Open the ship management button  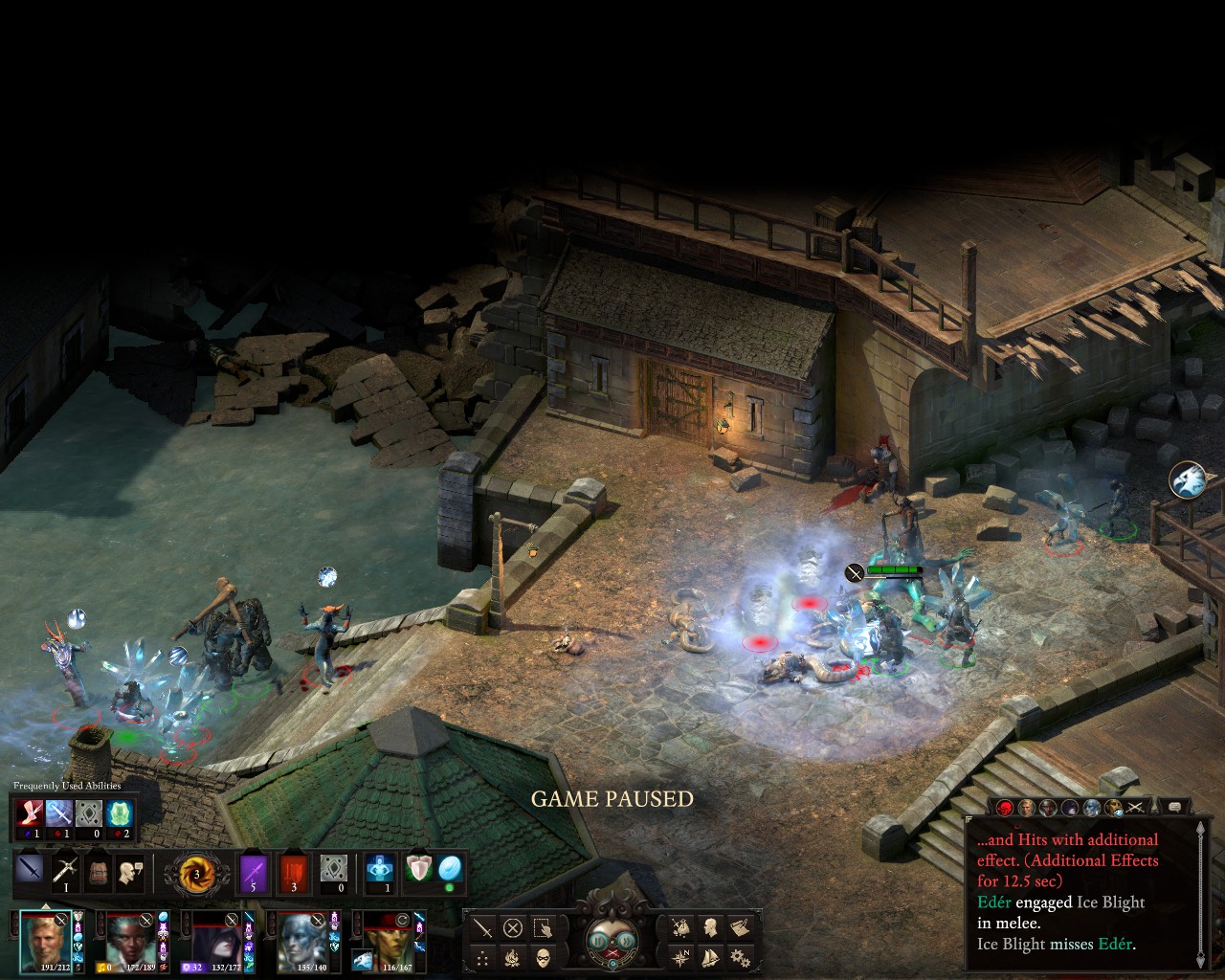(x=710, y=956)
